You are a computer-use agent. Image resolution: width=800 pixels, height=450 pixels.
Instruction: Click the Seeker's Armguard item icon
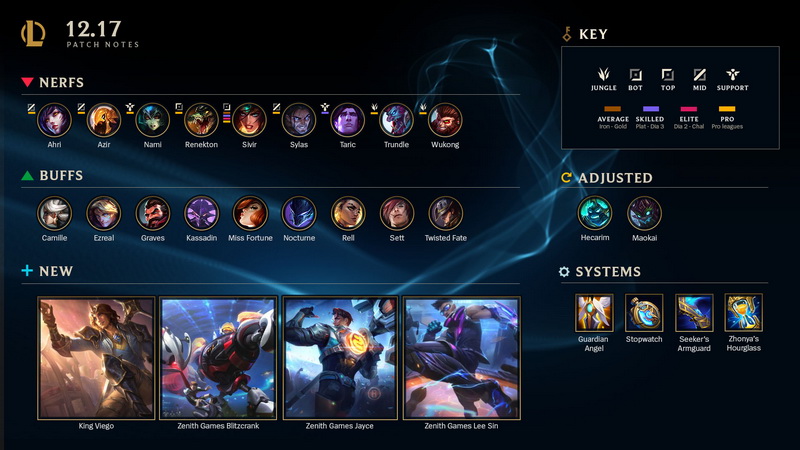tap(694, 312)
